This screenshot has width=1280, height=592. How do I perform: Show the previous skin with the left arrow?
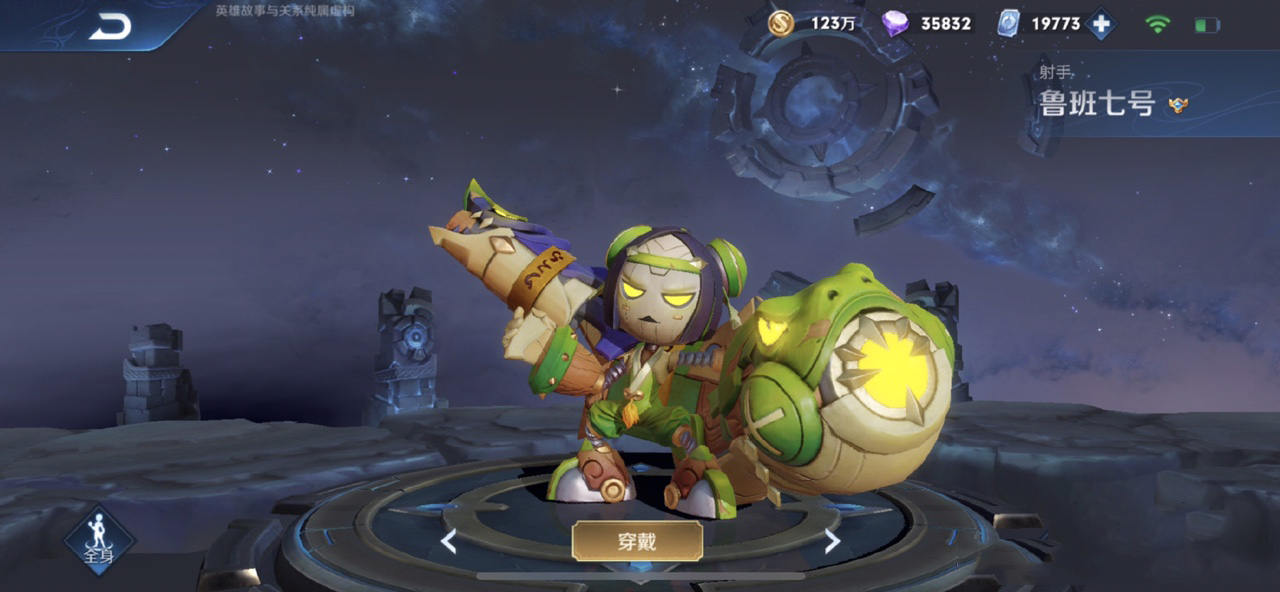(449, 542)
